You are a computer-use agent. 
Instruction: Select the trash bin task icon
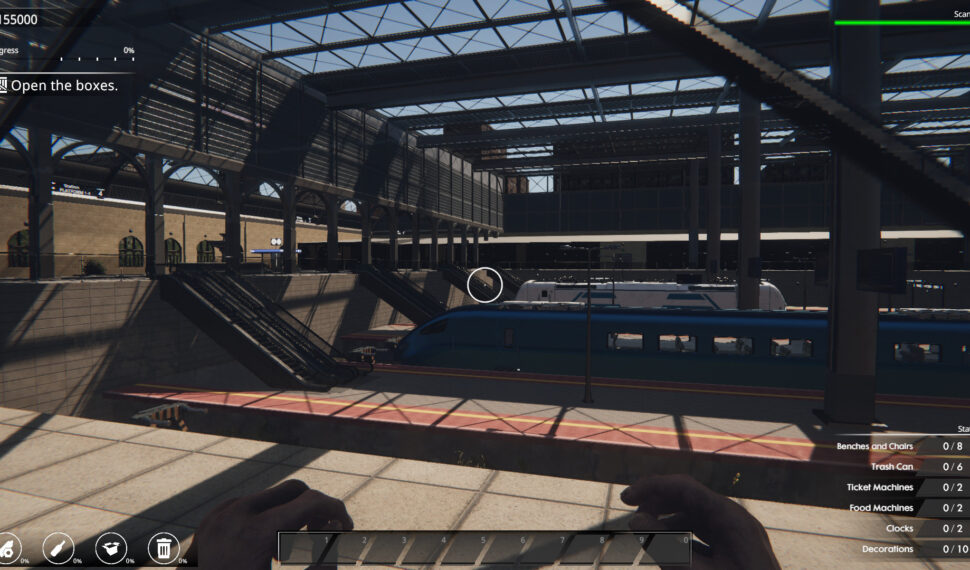162,547
